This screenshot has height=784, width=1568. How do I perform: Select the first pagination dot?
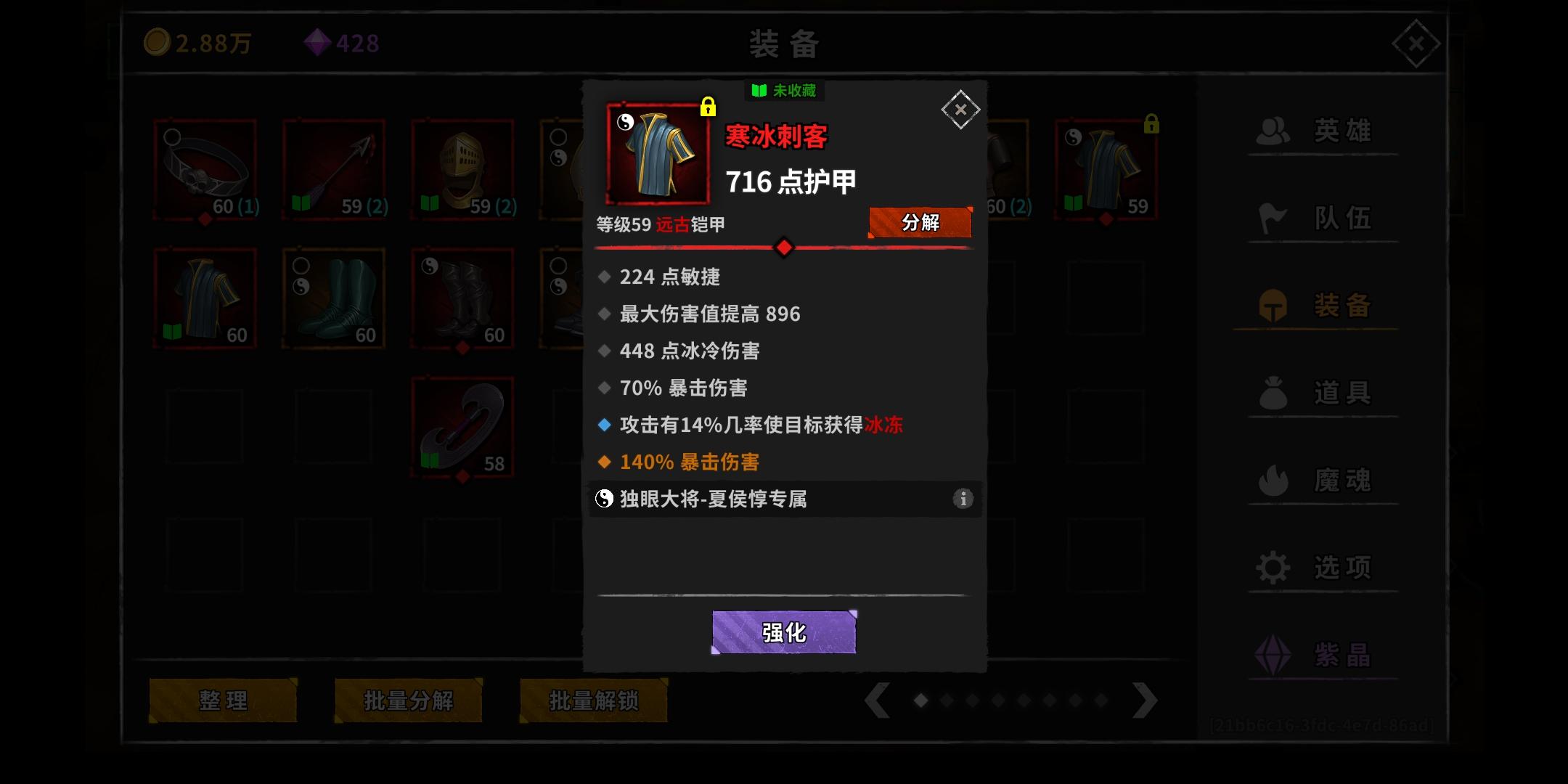point(921,701)
